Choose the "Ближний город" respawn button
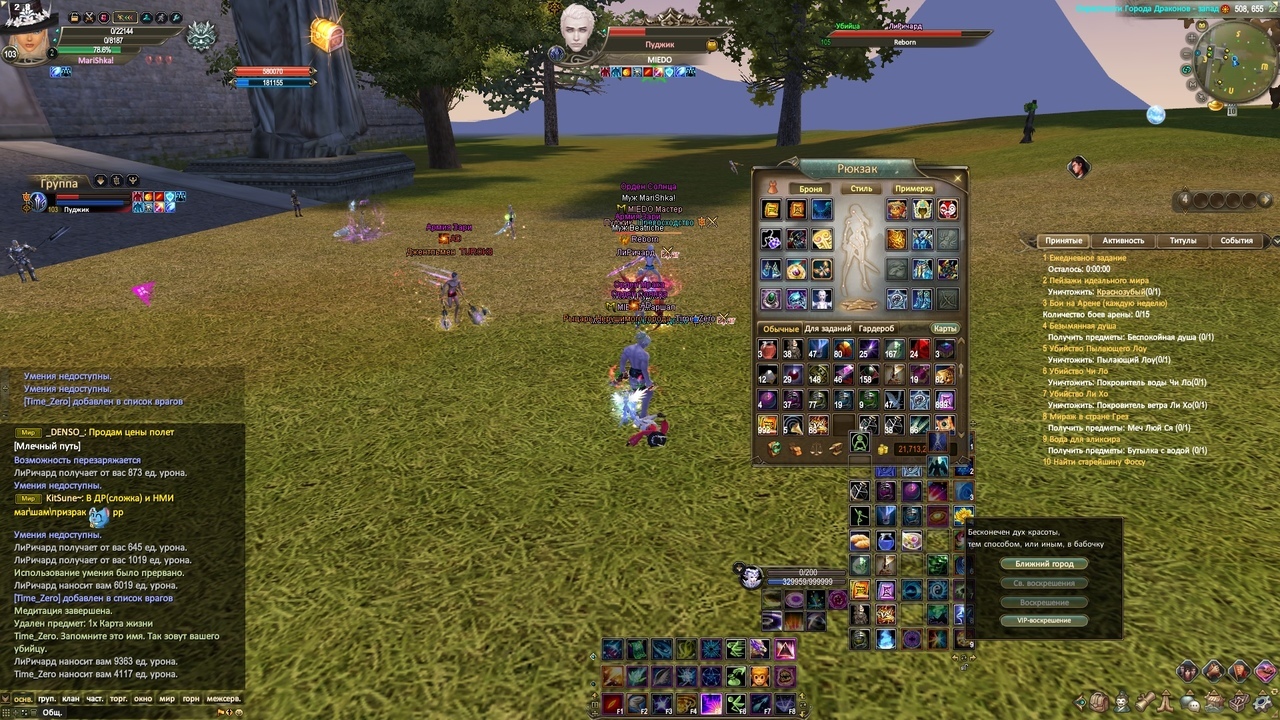 click(x=1044, y=564)
